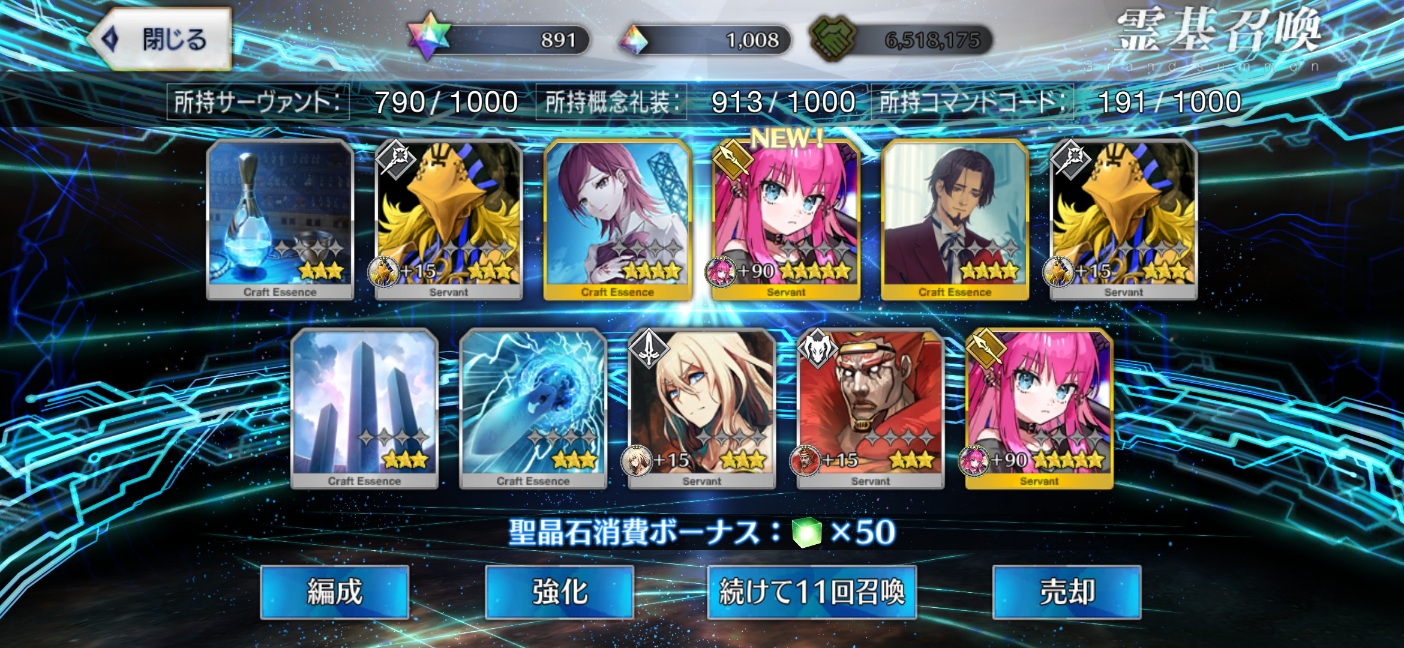Viewport: 1404px width, 648px height.
Task: Inspect the red-caped dark-skinned Servant card
Action: [x=870, y=409]
